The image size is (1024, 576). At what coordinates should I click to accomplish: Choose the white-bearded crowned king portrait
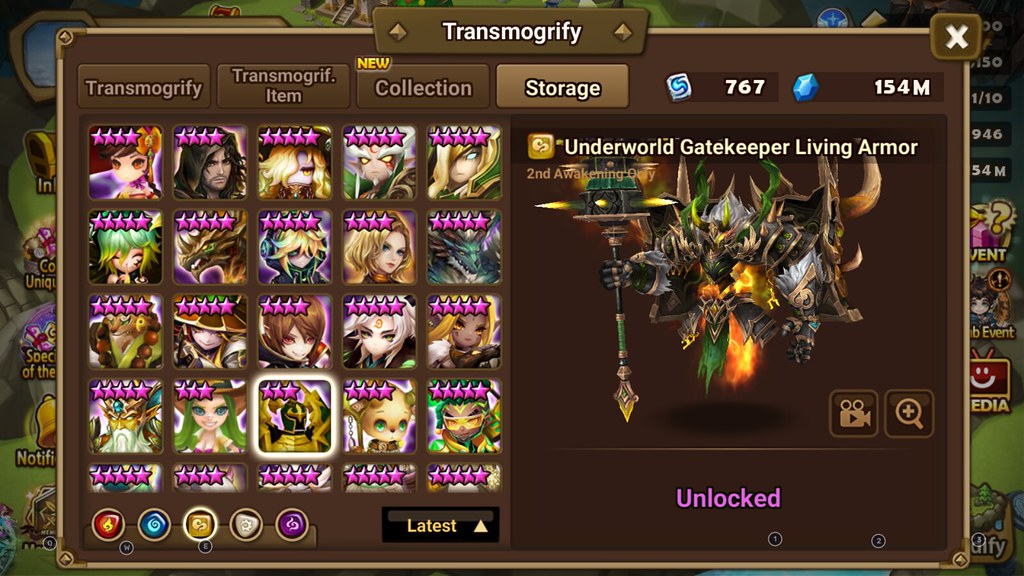click(x=125, y=416)
